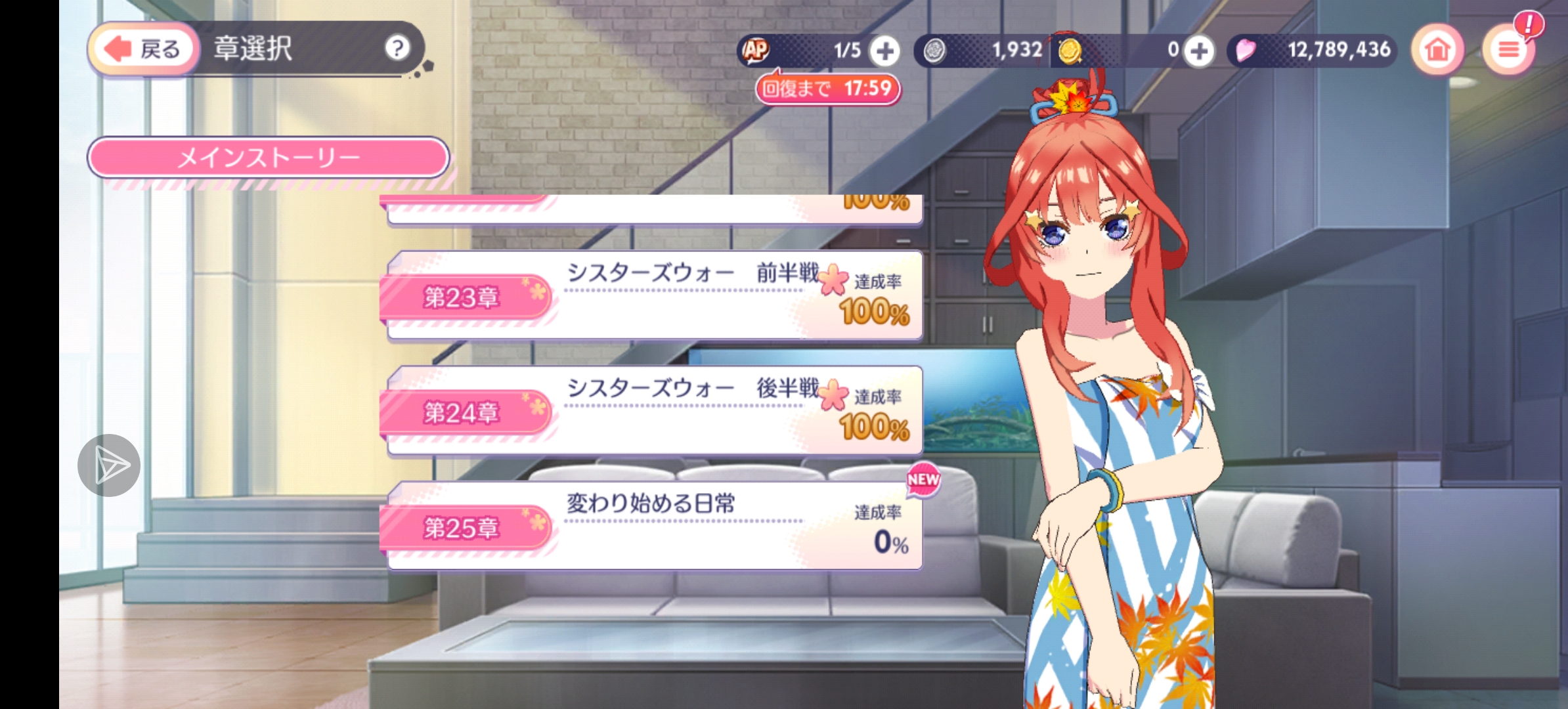The width and height of the screenshot is (1568, 709).
Task: Open the hamburger menu
Action: 1508,50
